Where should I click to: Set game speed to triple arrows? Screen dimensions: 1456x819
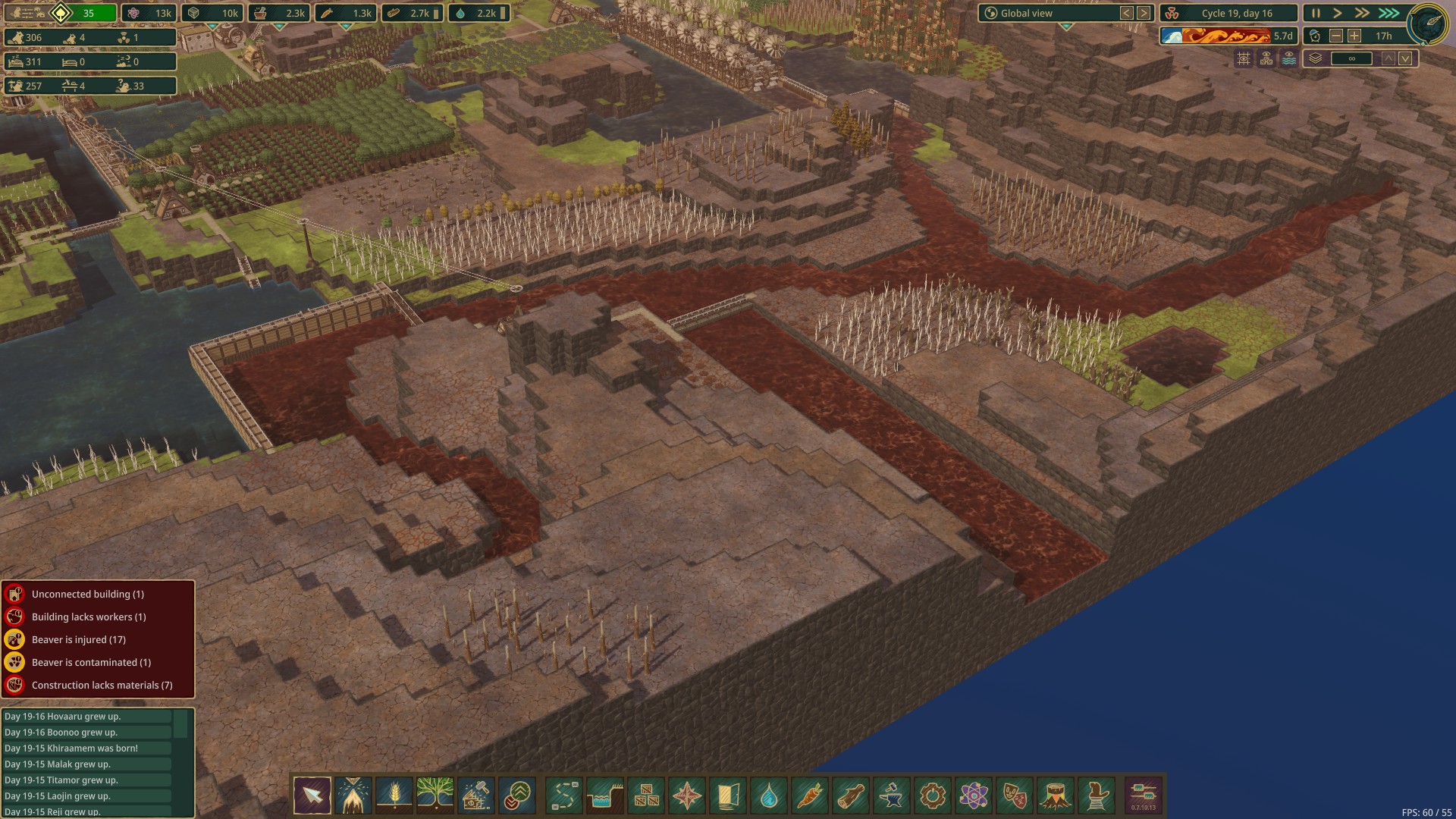[1389, 13]
